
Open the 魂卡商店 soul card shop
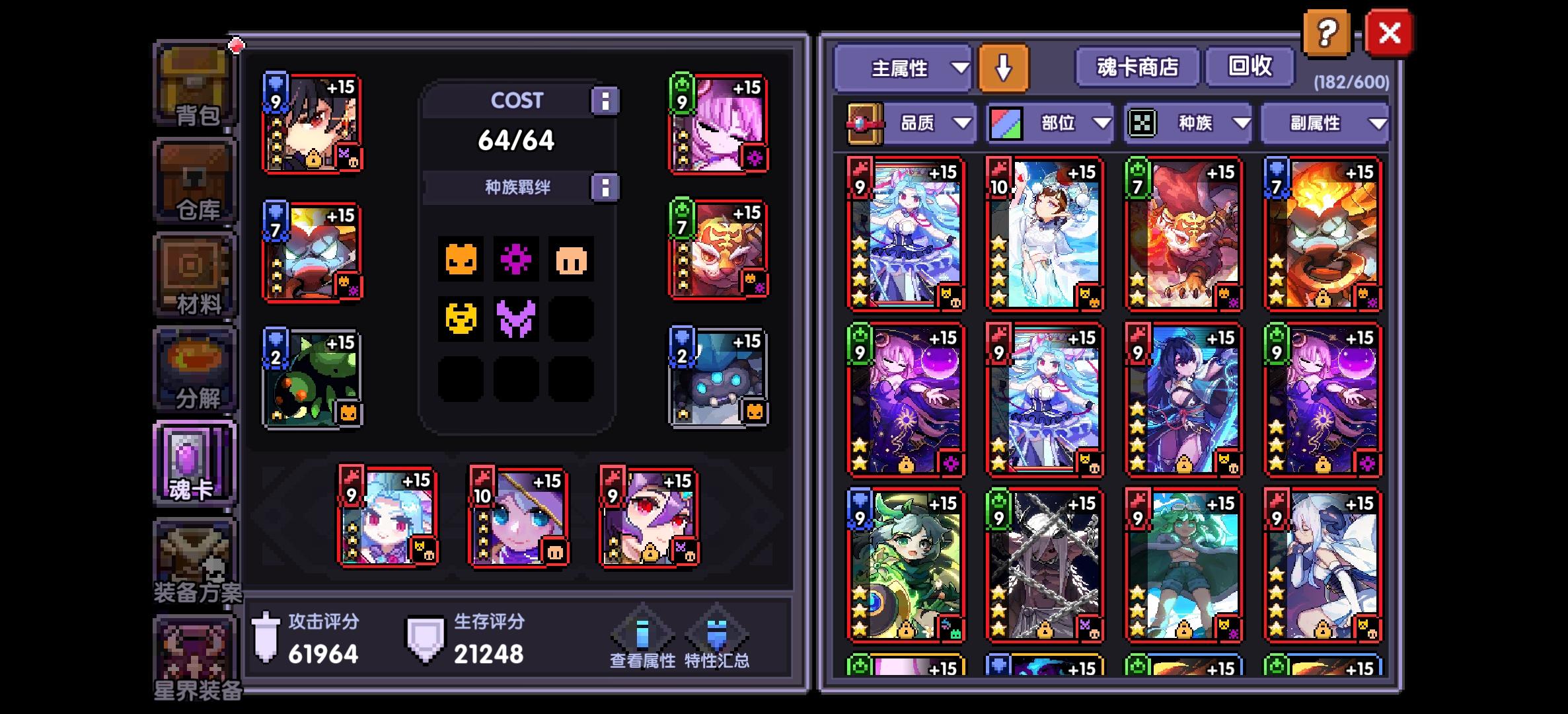coord(1137,66)
